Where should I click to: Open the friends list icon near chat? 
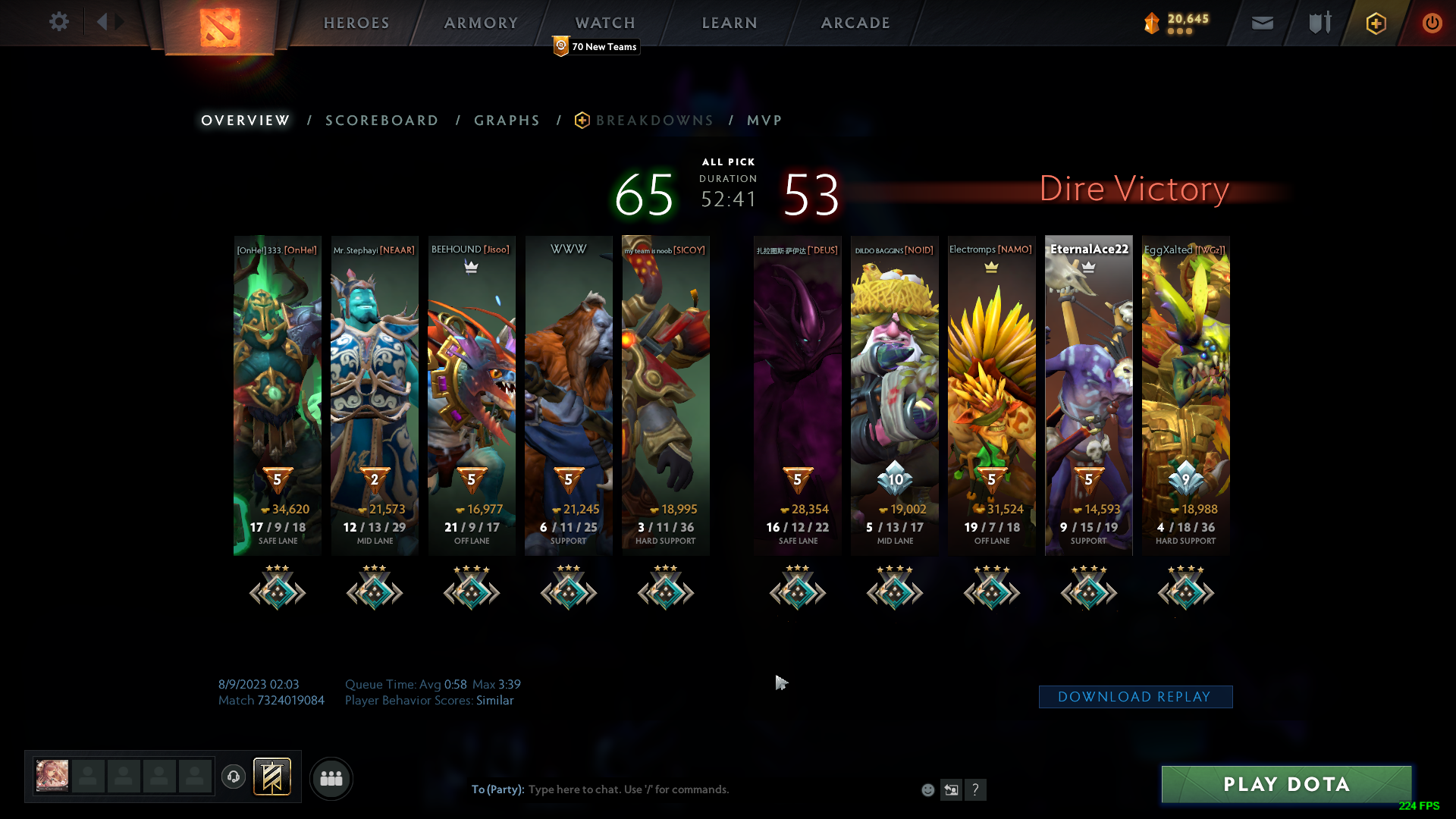(x=331, y=778)
